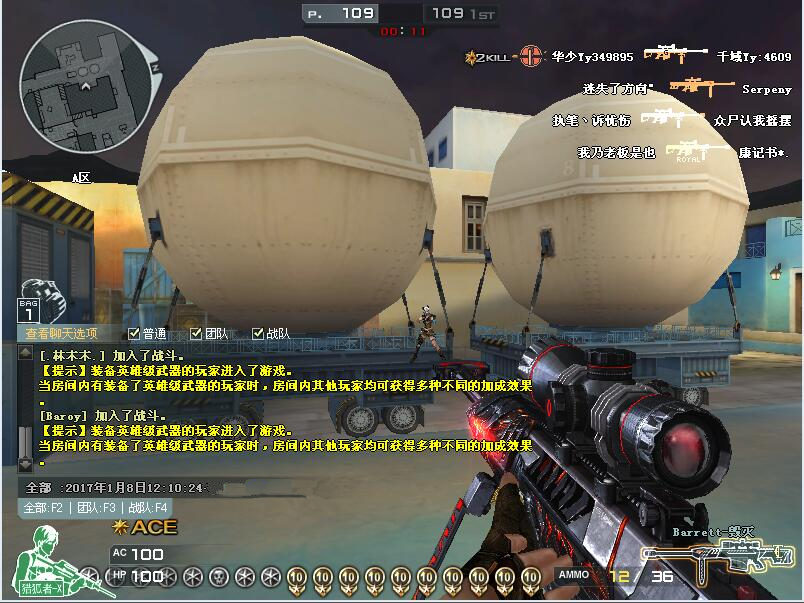Toggle the 战队 chat checkbox
804x603 pixels.
coord(258,334)
